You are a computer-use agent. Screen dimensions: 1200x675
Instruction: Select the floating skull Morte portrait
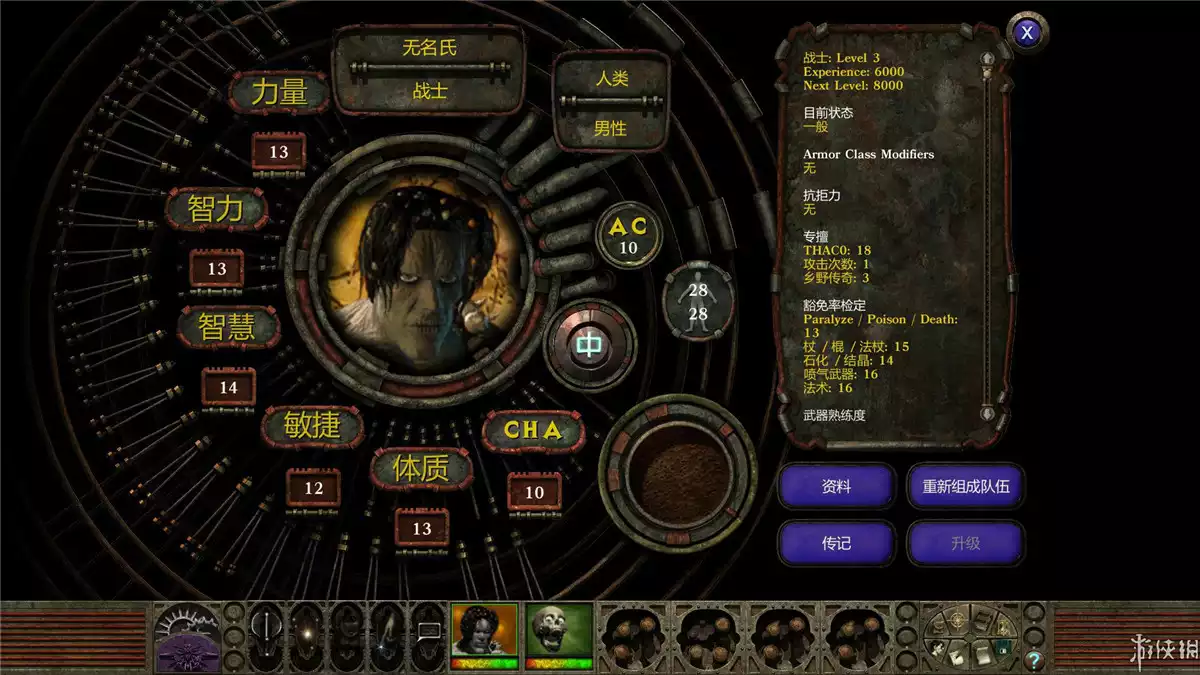tap(559, 632)
